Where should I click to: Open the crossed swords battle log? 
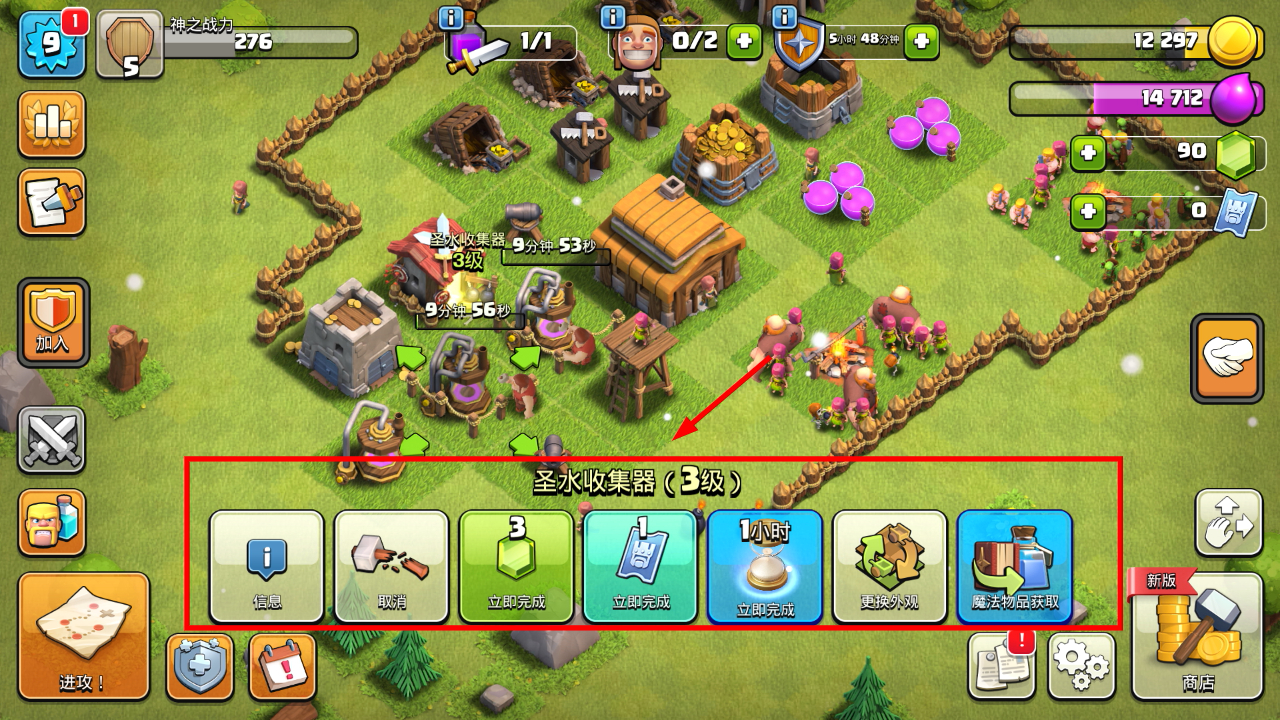[x=51, y=440]
